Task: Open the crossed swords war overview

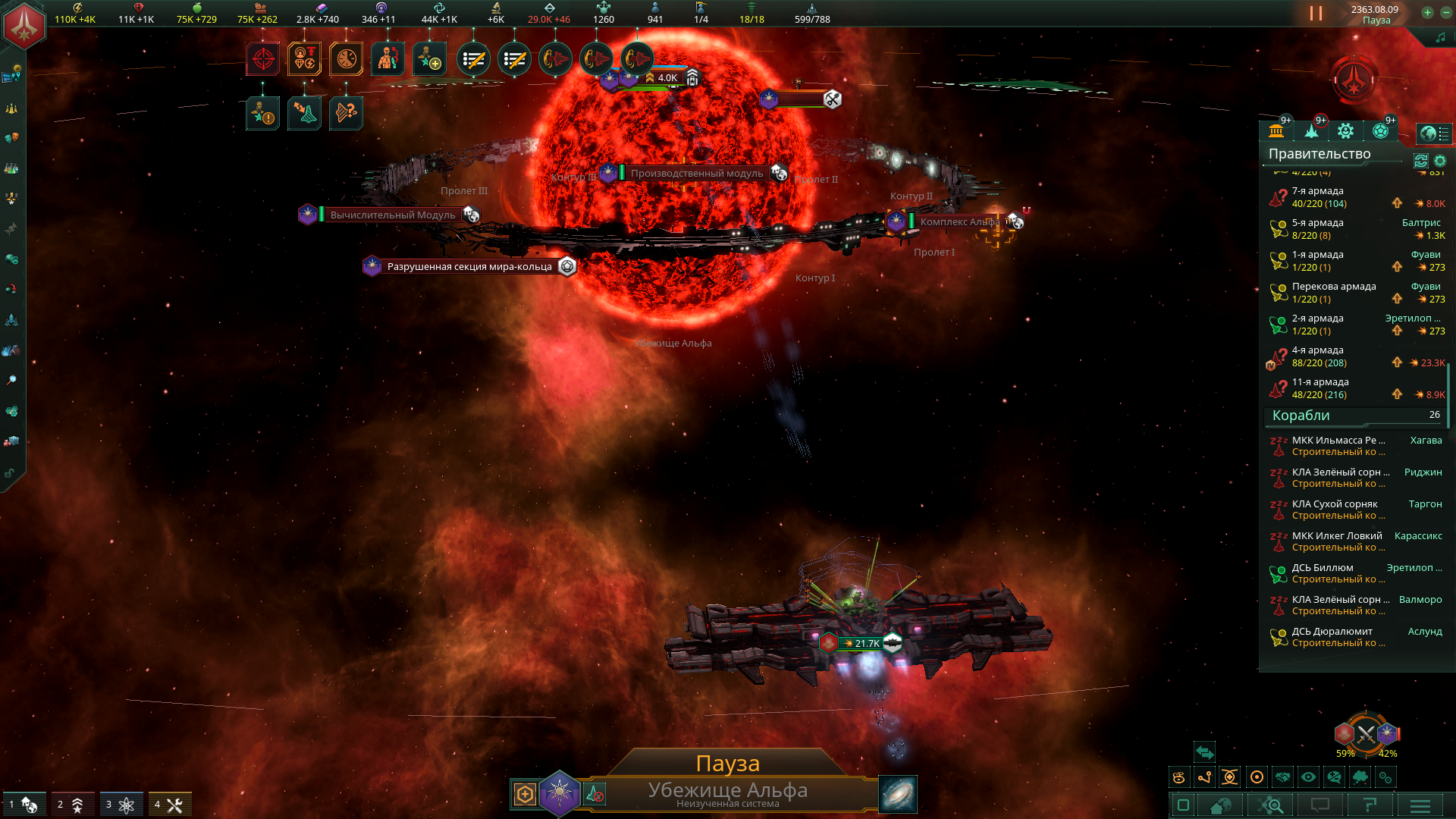Action: [1366, 733]
